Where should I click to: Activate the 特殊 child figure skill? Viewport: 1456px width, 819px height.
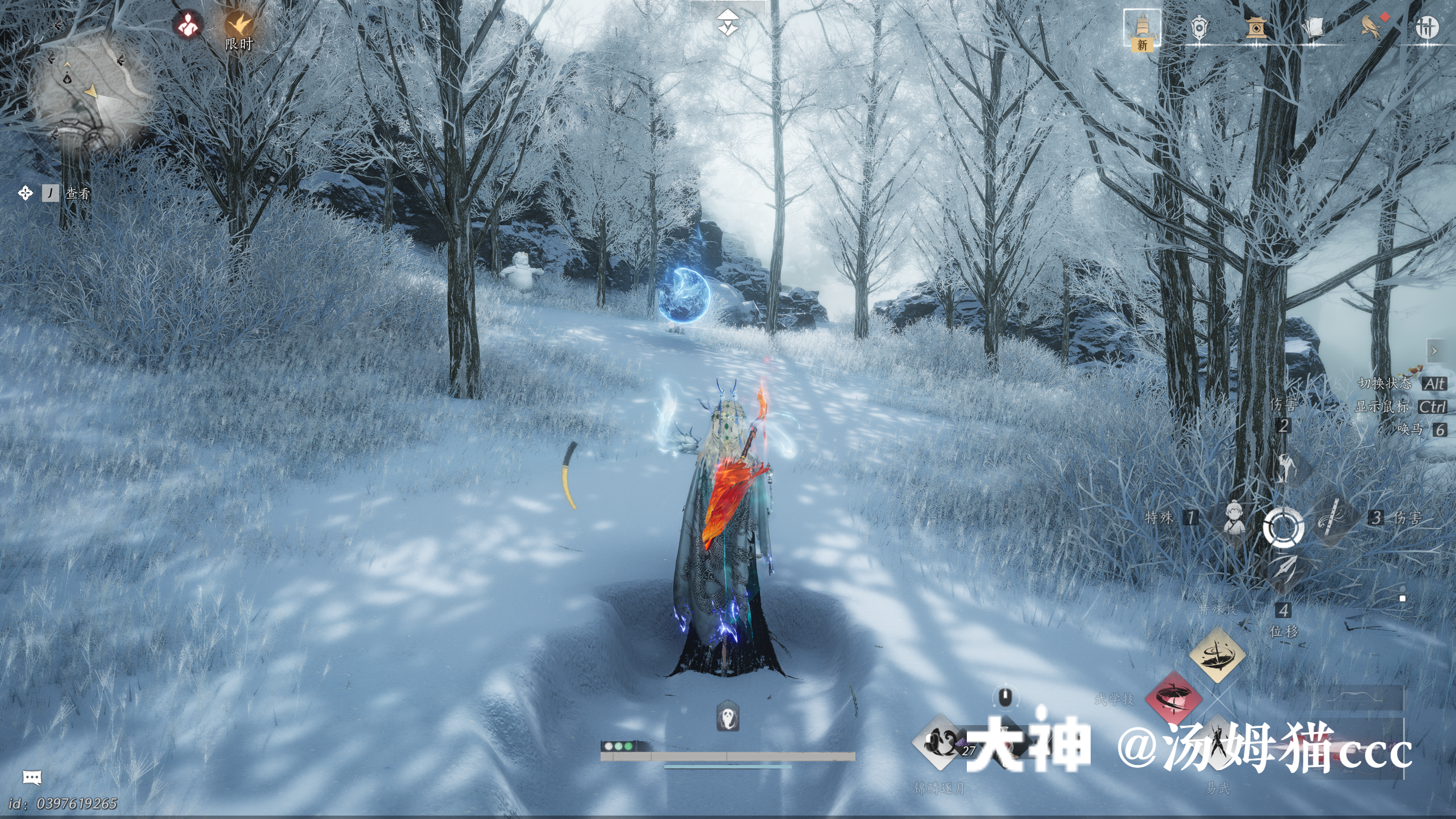pos(1233,518)
